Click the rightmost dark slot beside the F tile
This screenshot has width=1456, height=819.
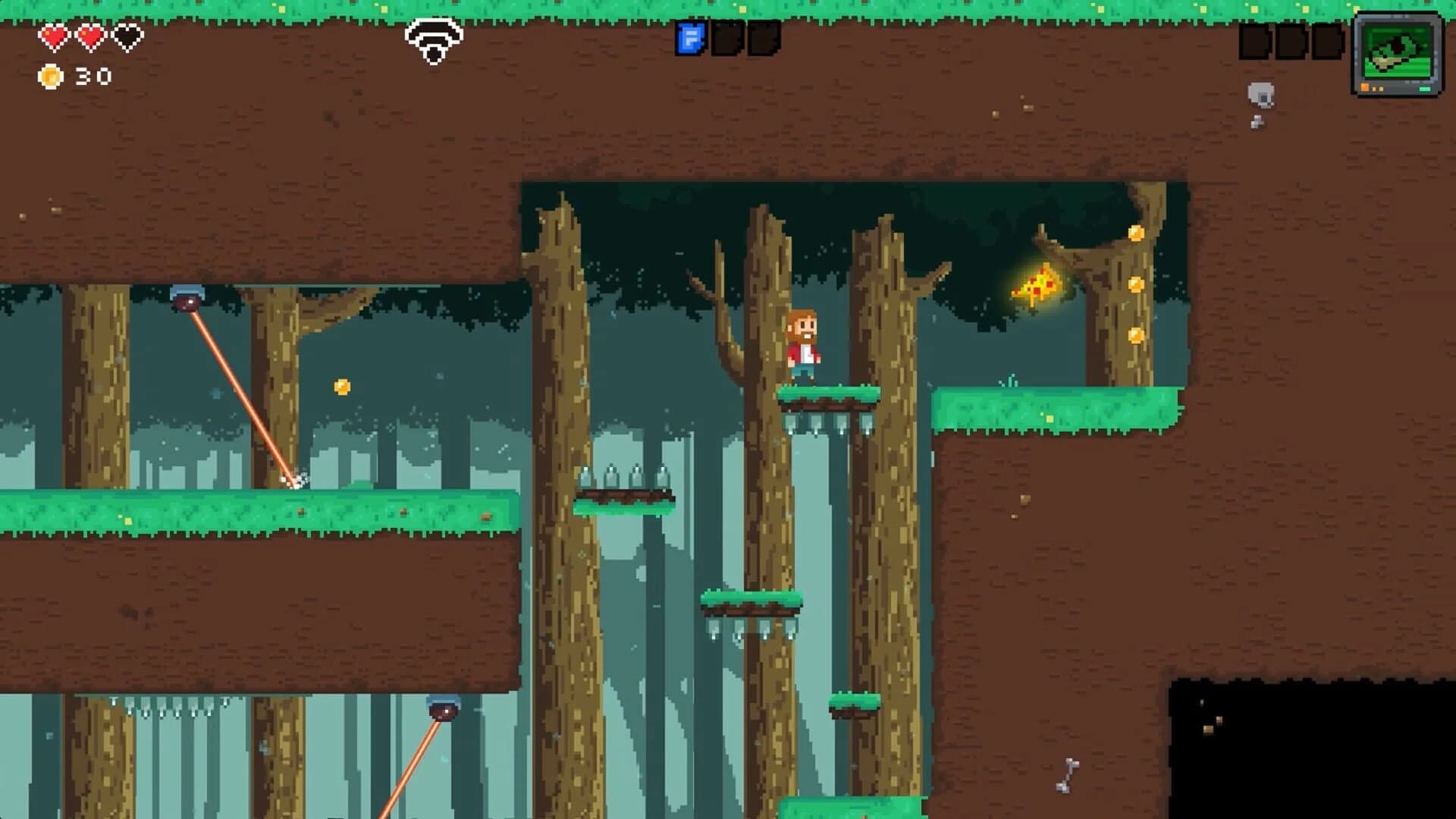(764, 37)
